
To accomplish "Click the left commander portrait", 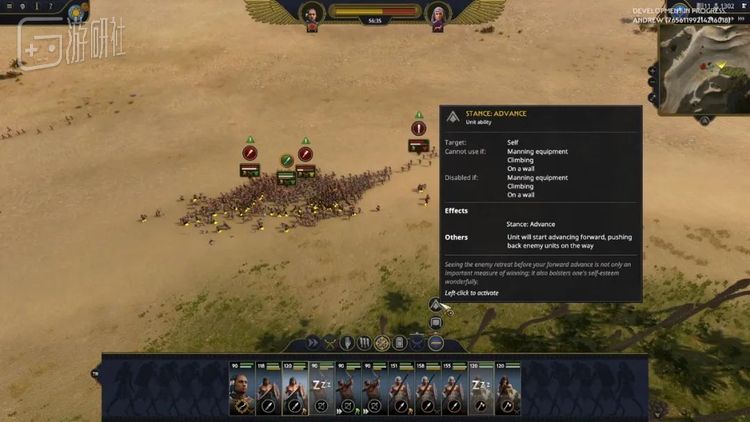I will (x=312, y=15).
